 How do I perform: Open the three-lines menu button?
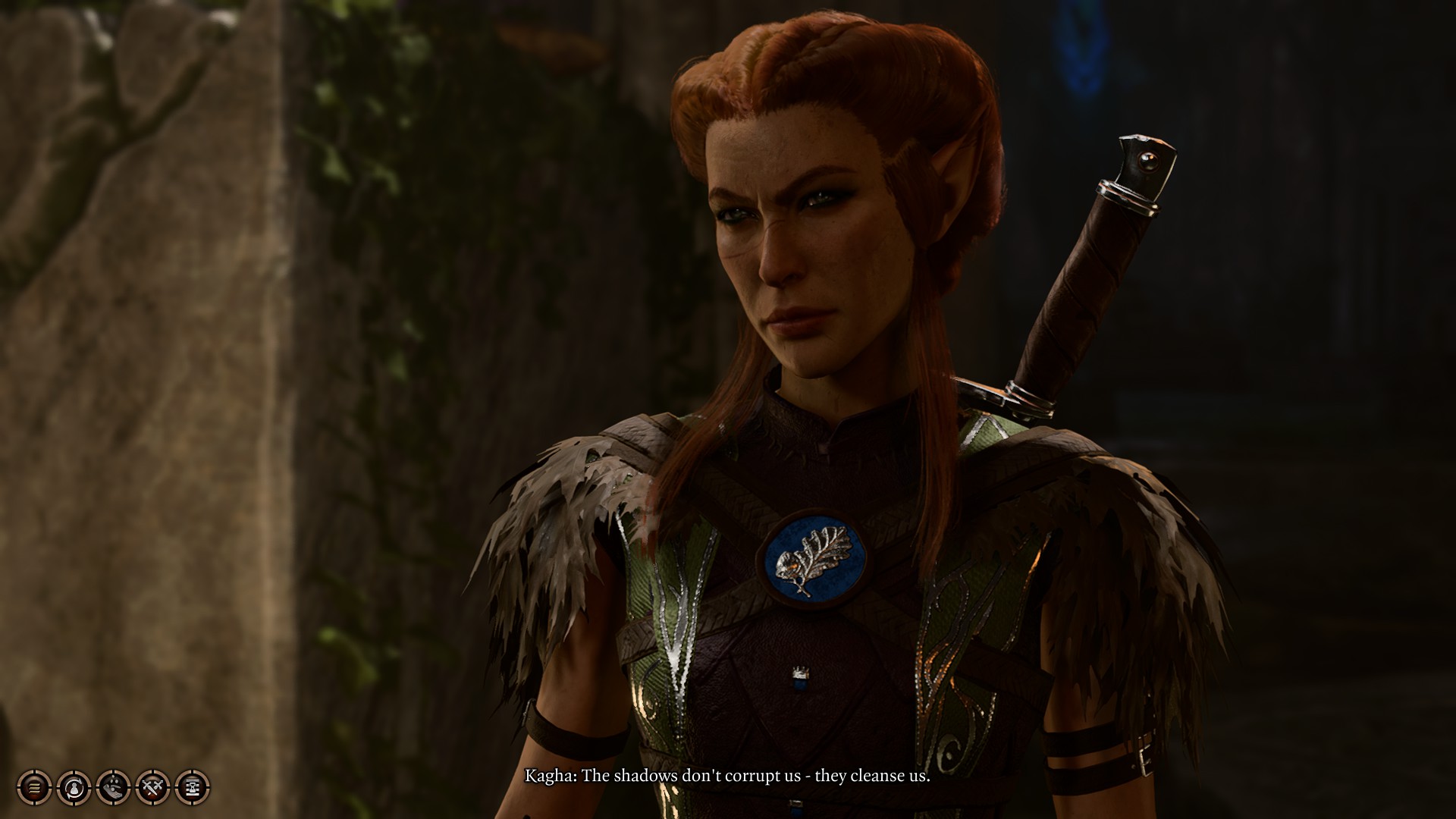(34, 787)
